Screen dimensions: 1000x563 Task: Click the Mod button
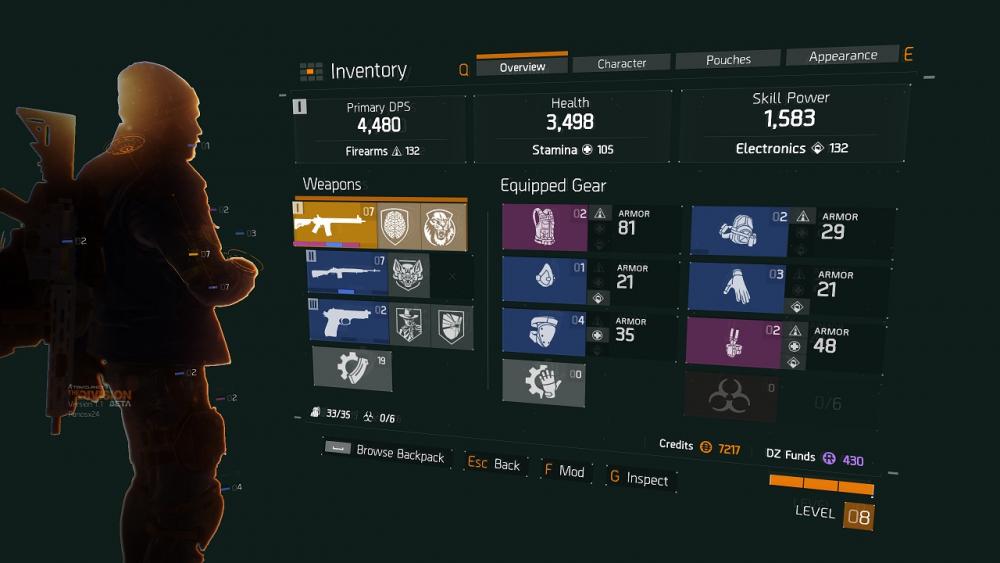(x=565, y=471)
